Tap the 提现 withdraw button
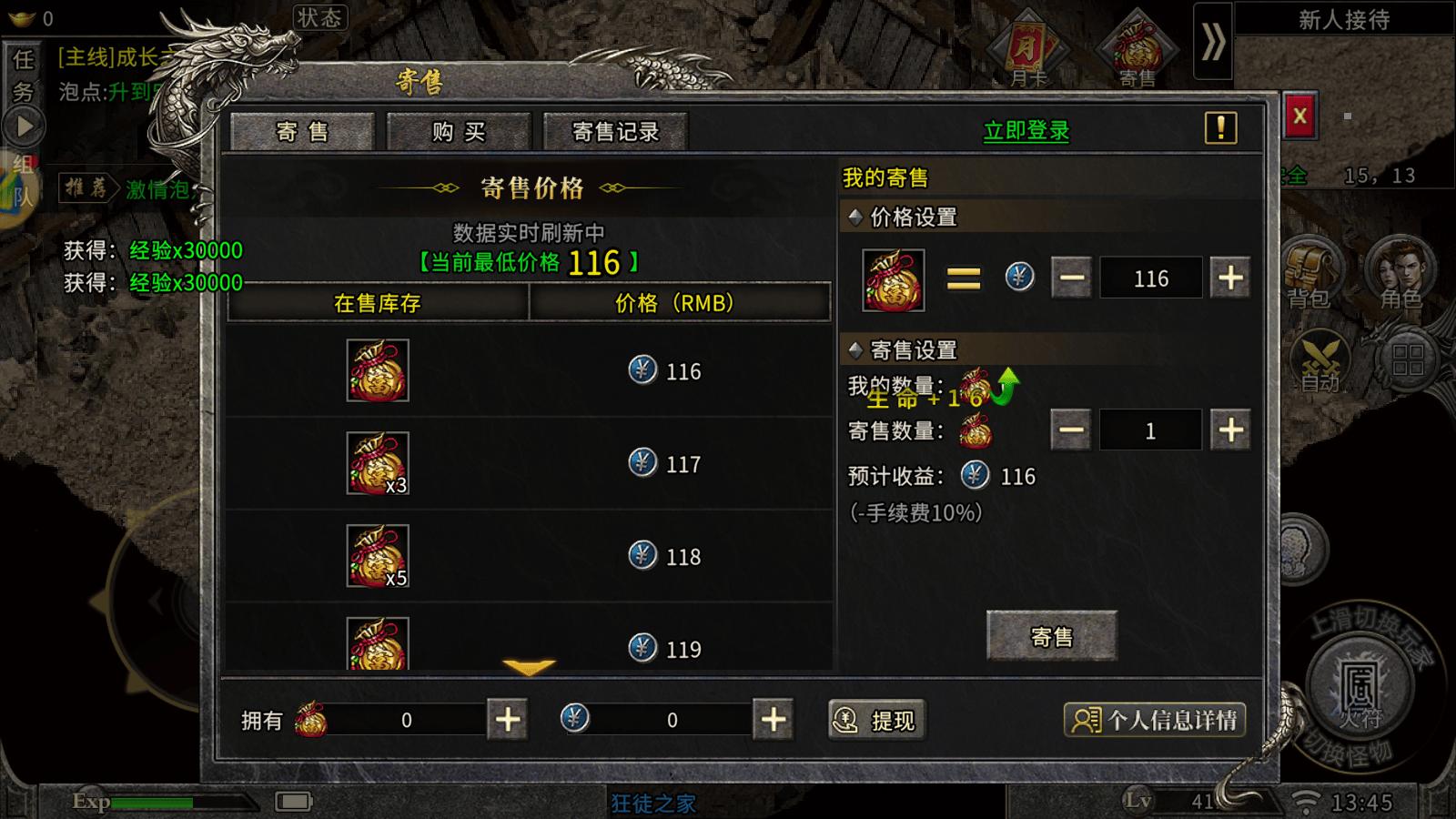This screenshot has height=819, width=1456. pos(877,721)
